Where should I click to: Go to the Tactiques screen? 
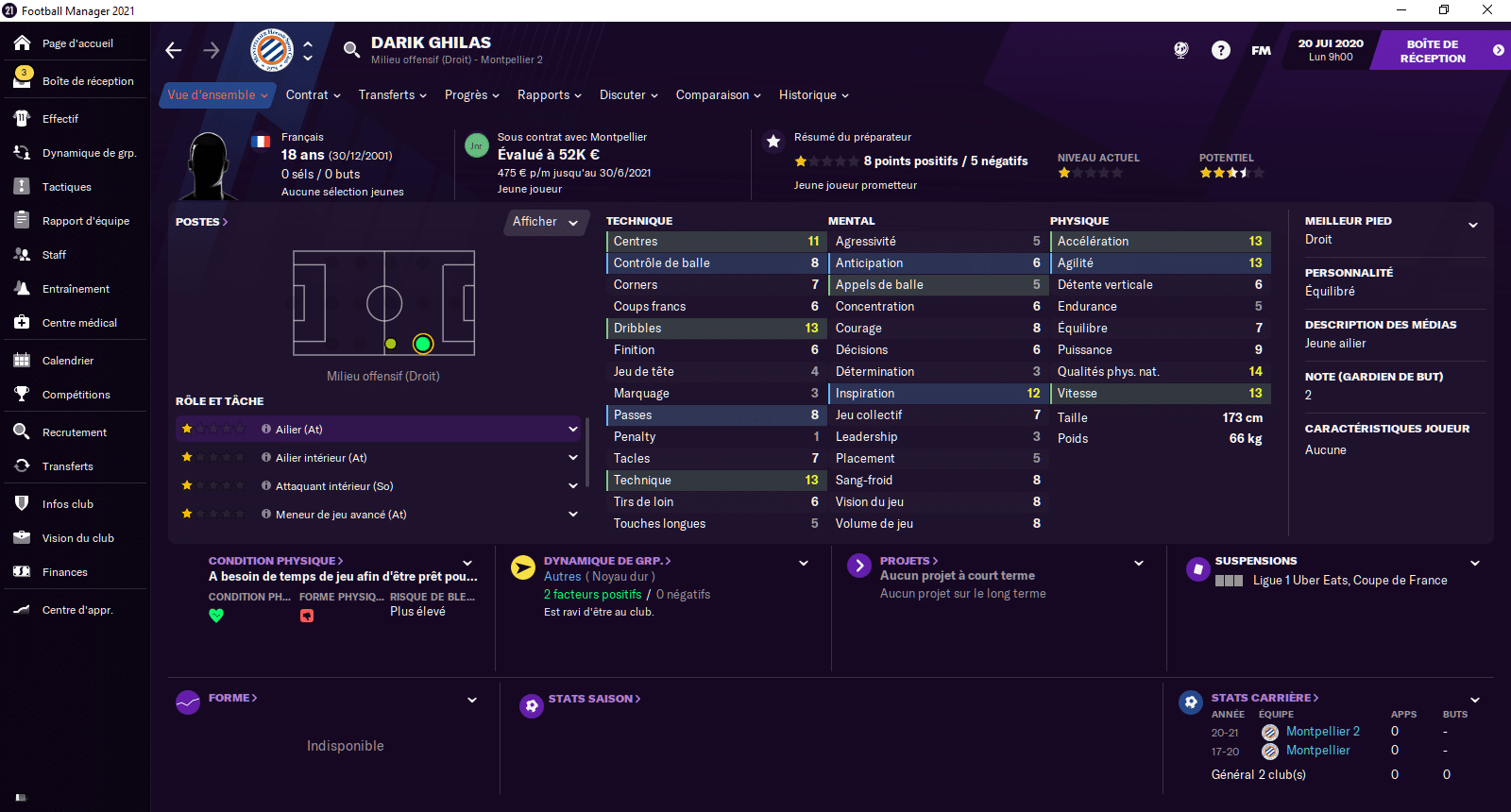point(66,187)
